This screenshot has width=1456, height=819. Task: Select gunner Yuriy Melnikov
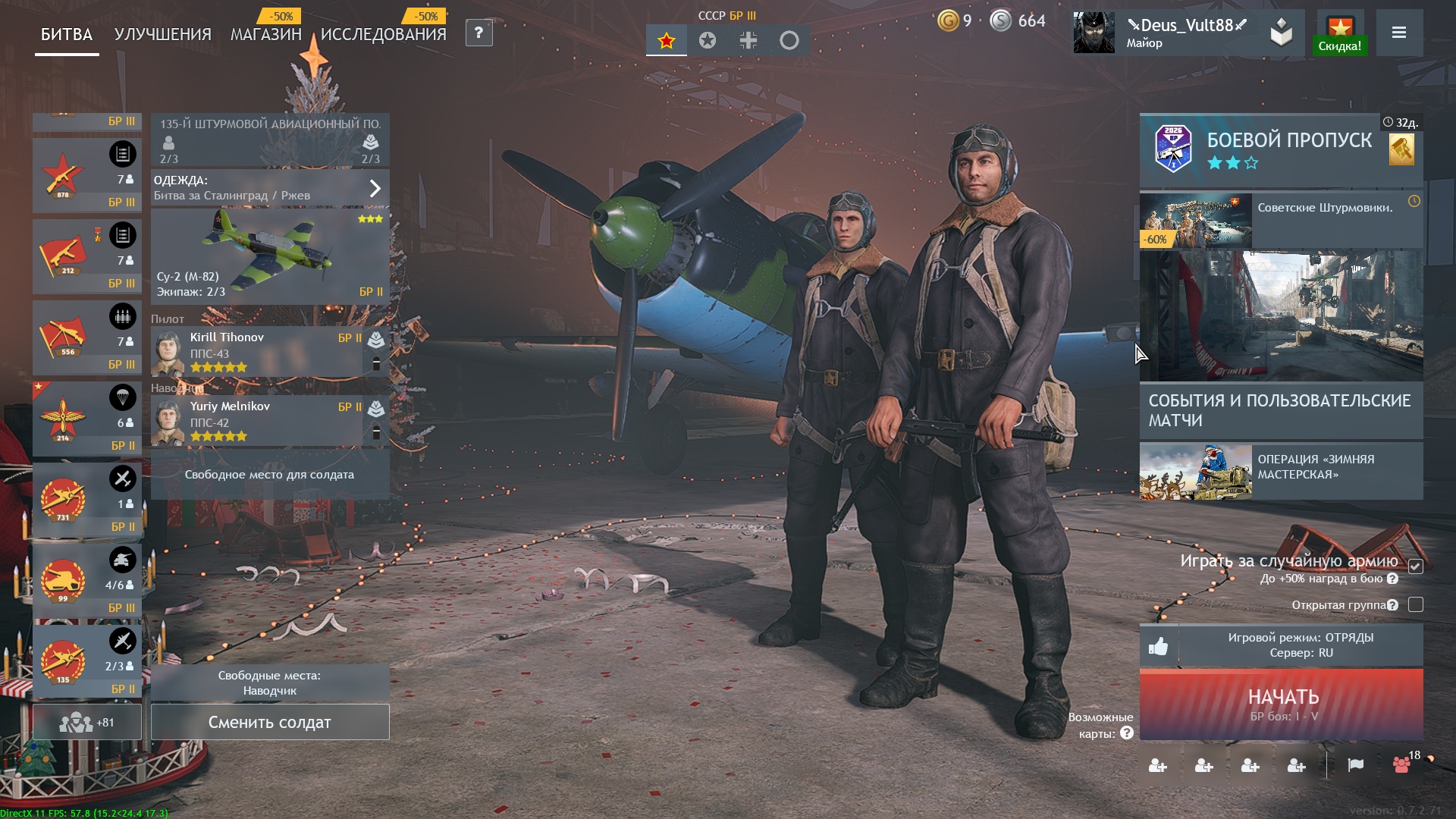258,422
